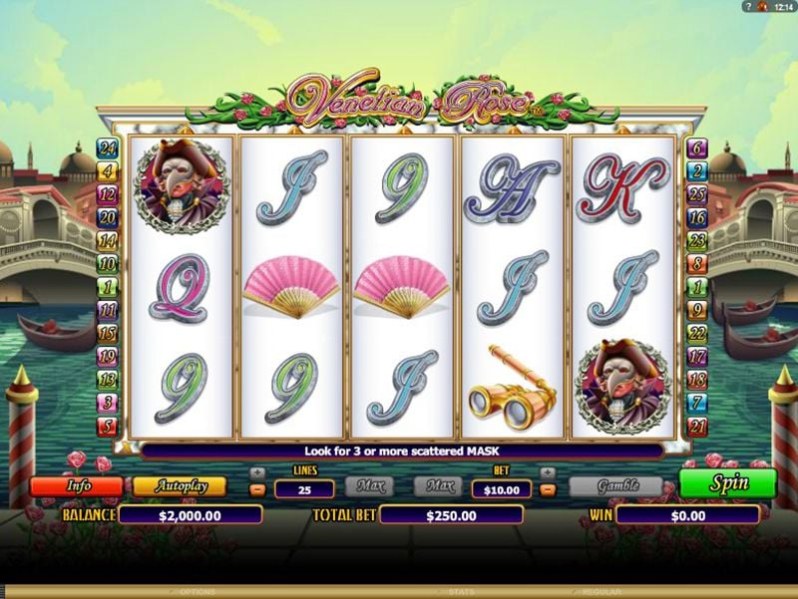Pick payline 20 indicator
This screenshot has height=599, width=798.
tap(106, 216)
